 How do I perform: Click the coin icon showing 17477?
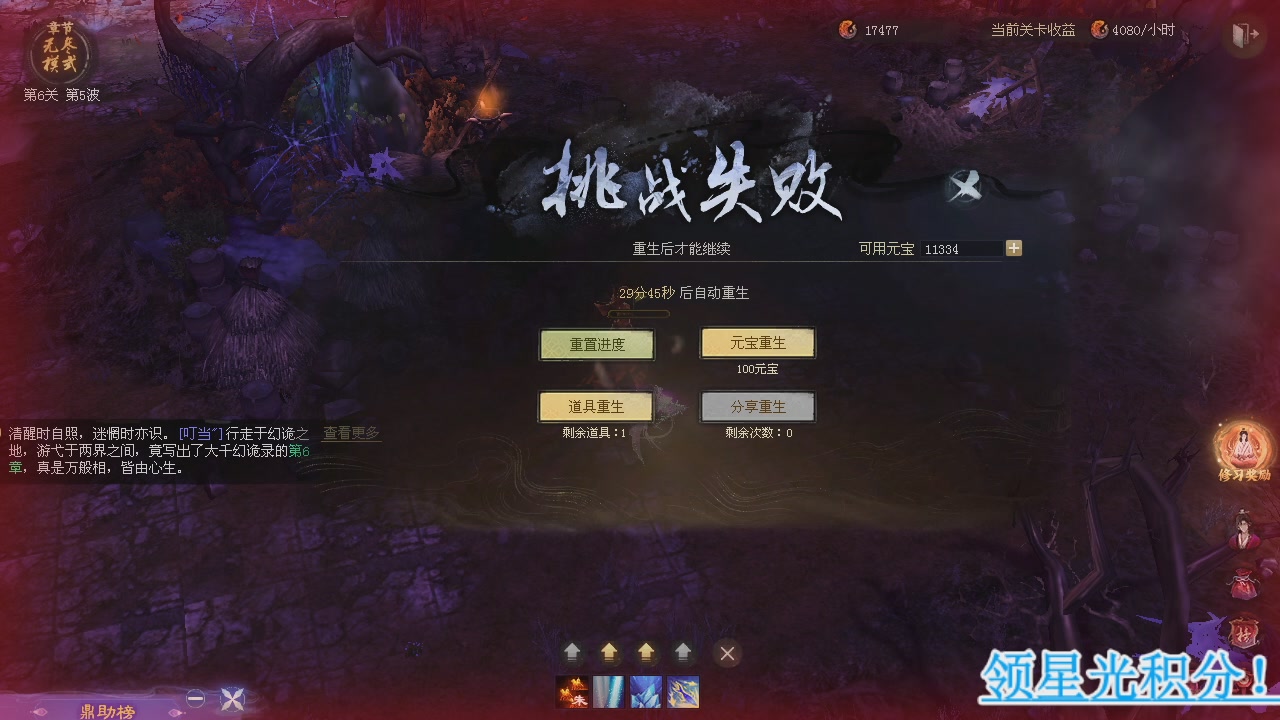tap(850, 29)
